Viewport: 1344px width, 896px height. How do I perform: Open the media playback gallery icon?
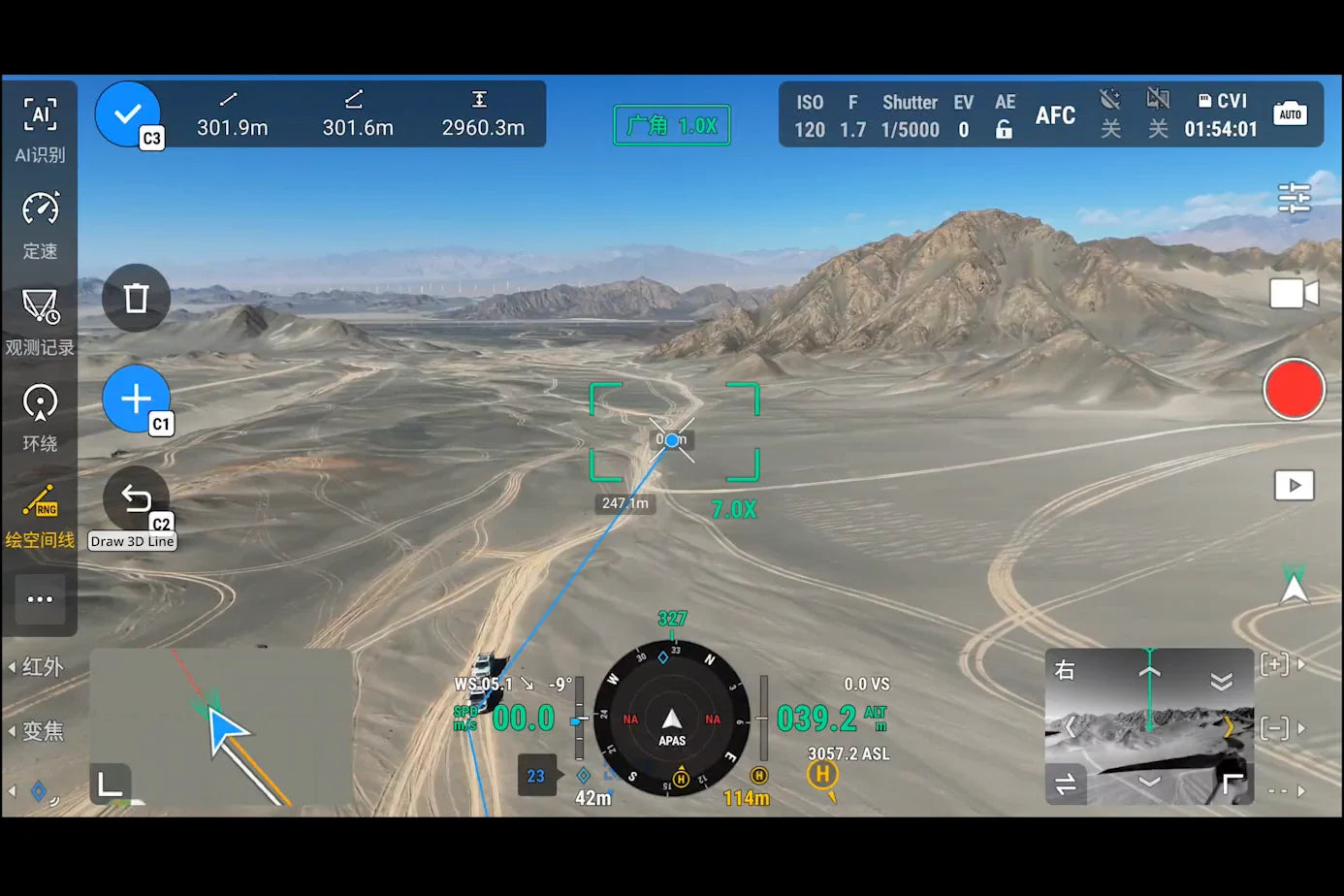(1295, 486)
